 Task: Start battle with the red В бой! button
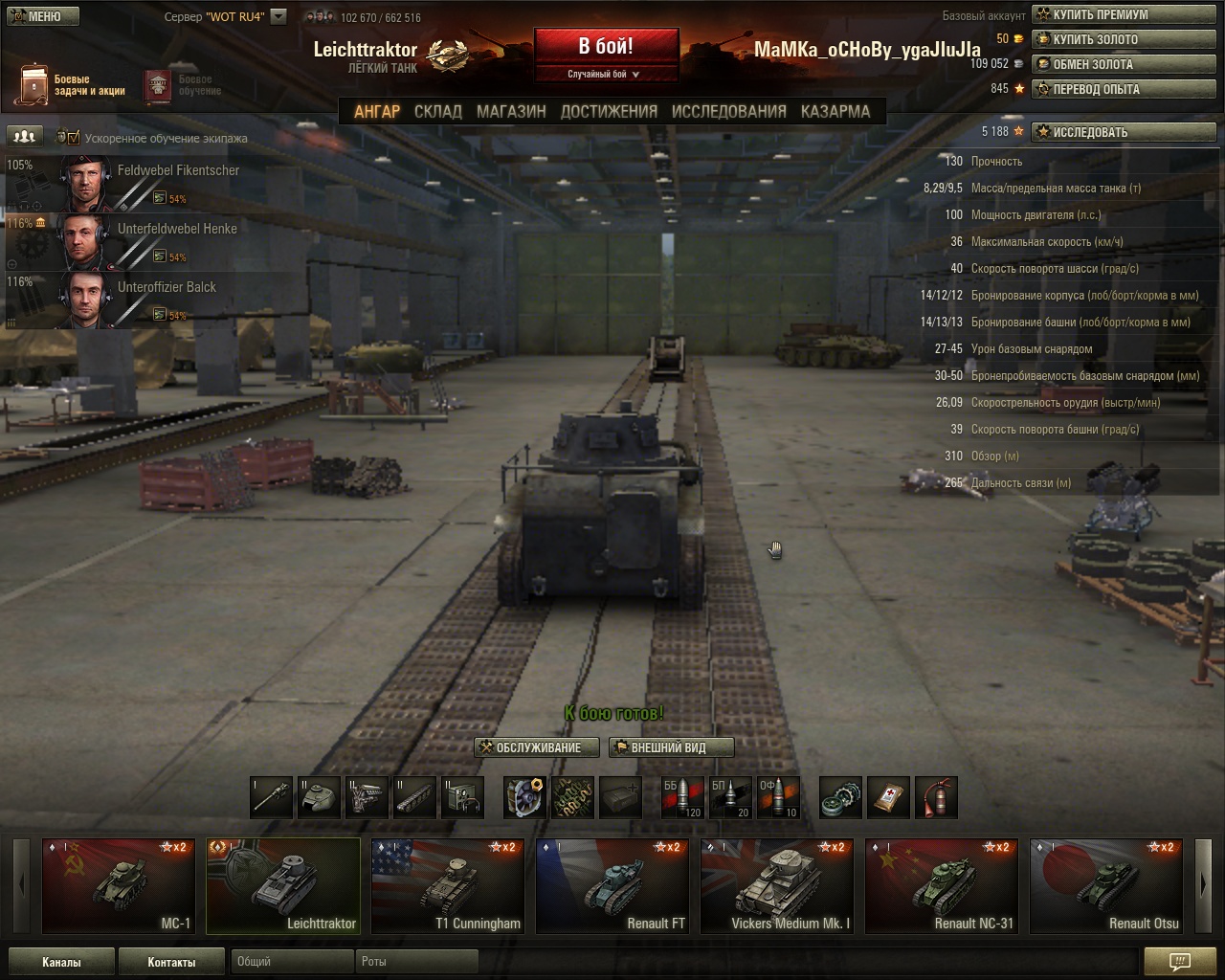click(x=606, y=48)
